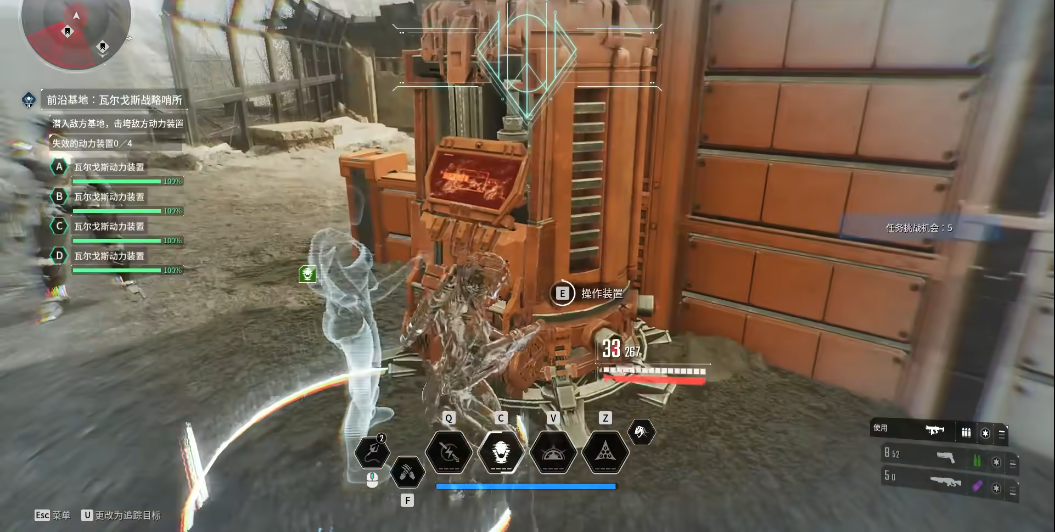Activate the spiked dome V skill
Viewport: 1055px width, 532px height.
553,451
